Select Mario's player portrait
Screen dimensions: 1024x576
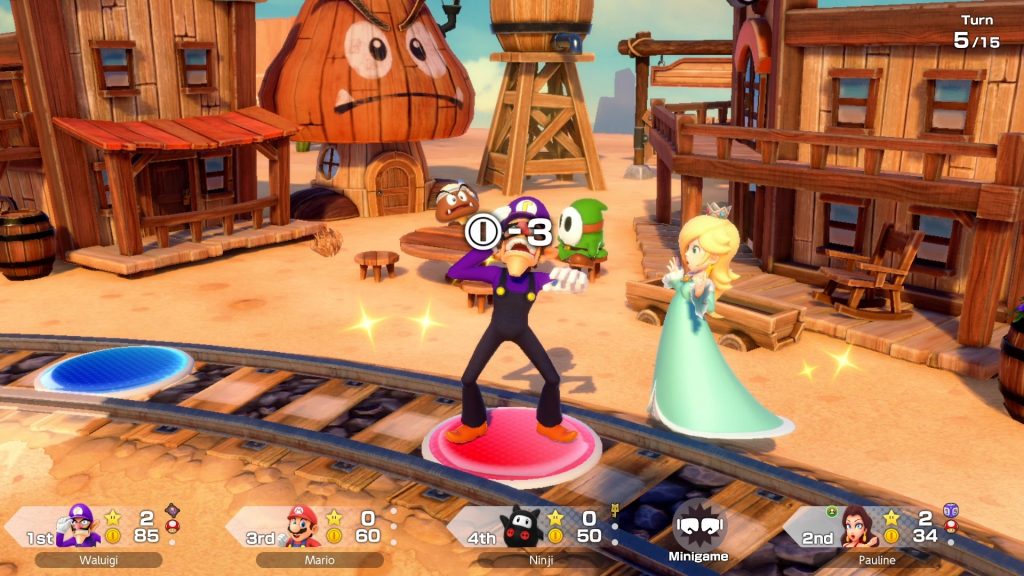point(301,526)
